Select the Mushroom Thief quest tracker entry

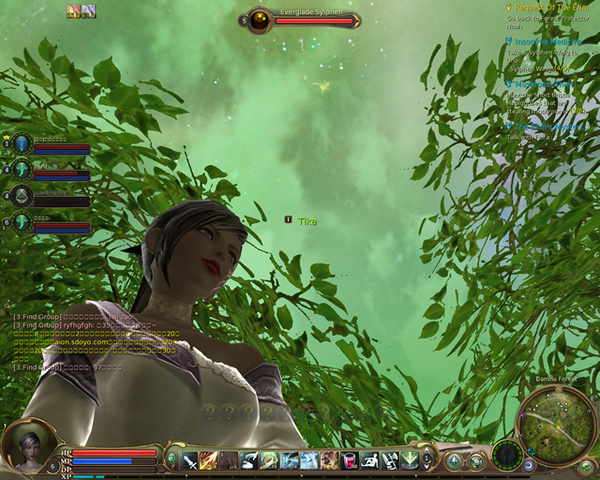(x=547, y=85)
